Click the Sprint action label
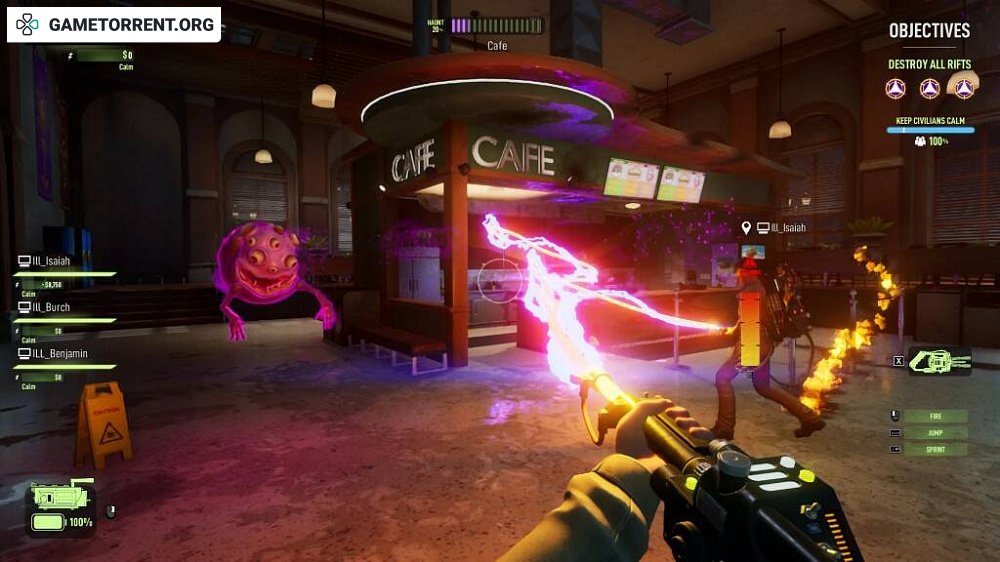This screenshot has width=1000, height=562. coord(934,450)
